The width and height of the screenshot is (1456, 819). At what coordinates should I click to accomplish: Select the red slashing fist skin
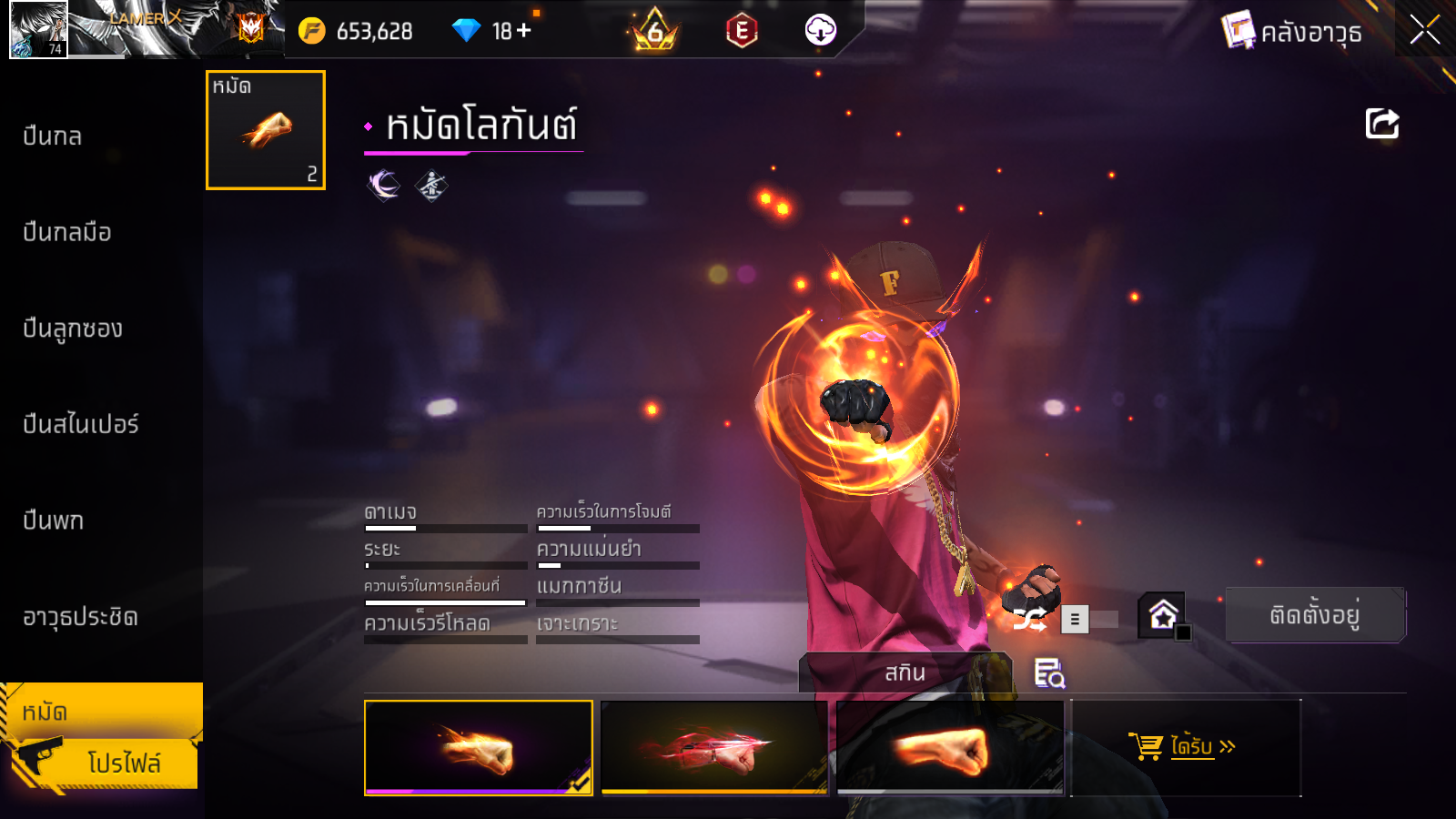(714, 747)
